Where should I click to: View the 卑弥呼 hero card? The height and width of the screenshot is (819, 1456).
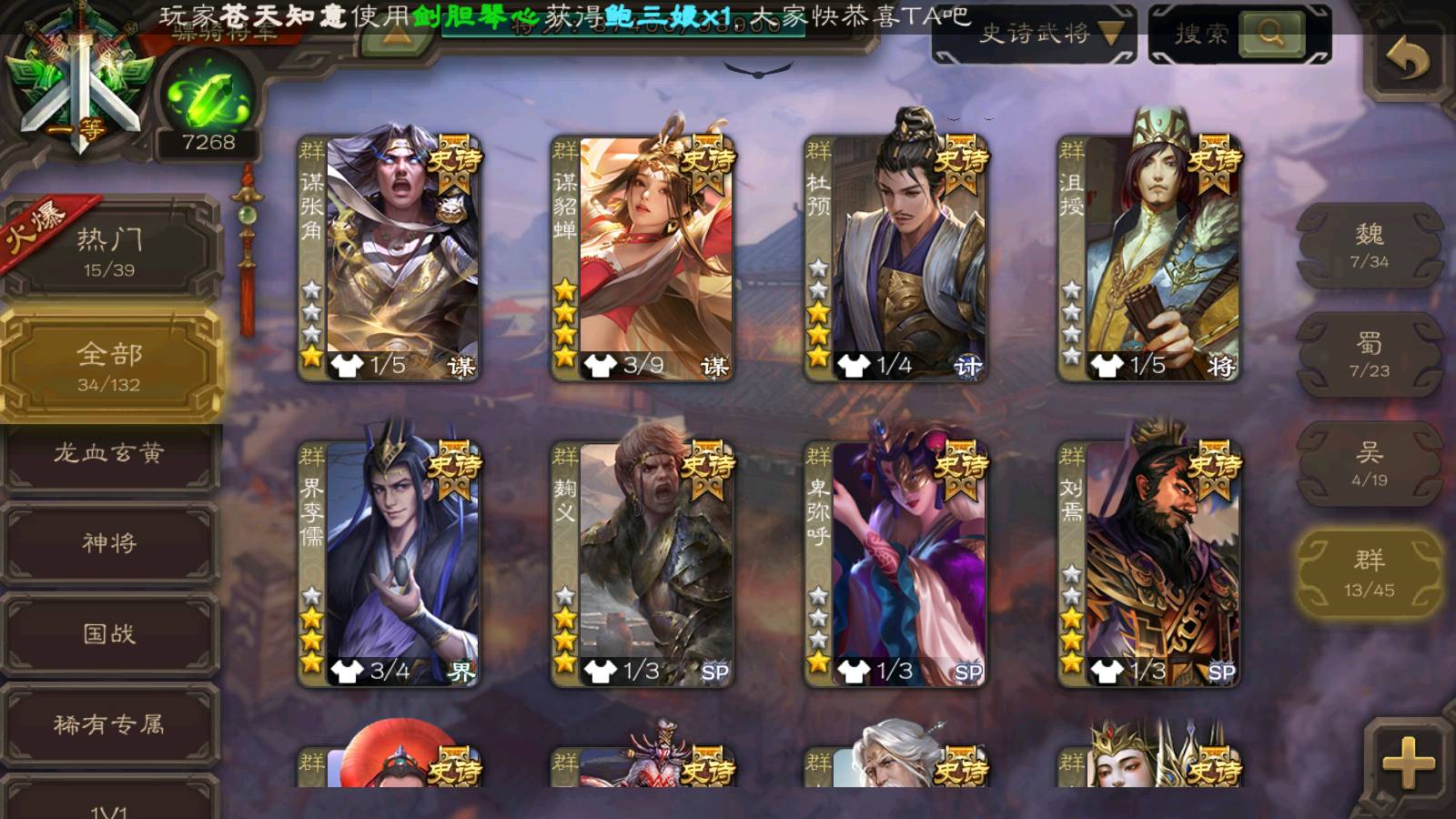click(895, 564)
